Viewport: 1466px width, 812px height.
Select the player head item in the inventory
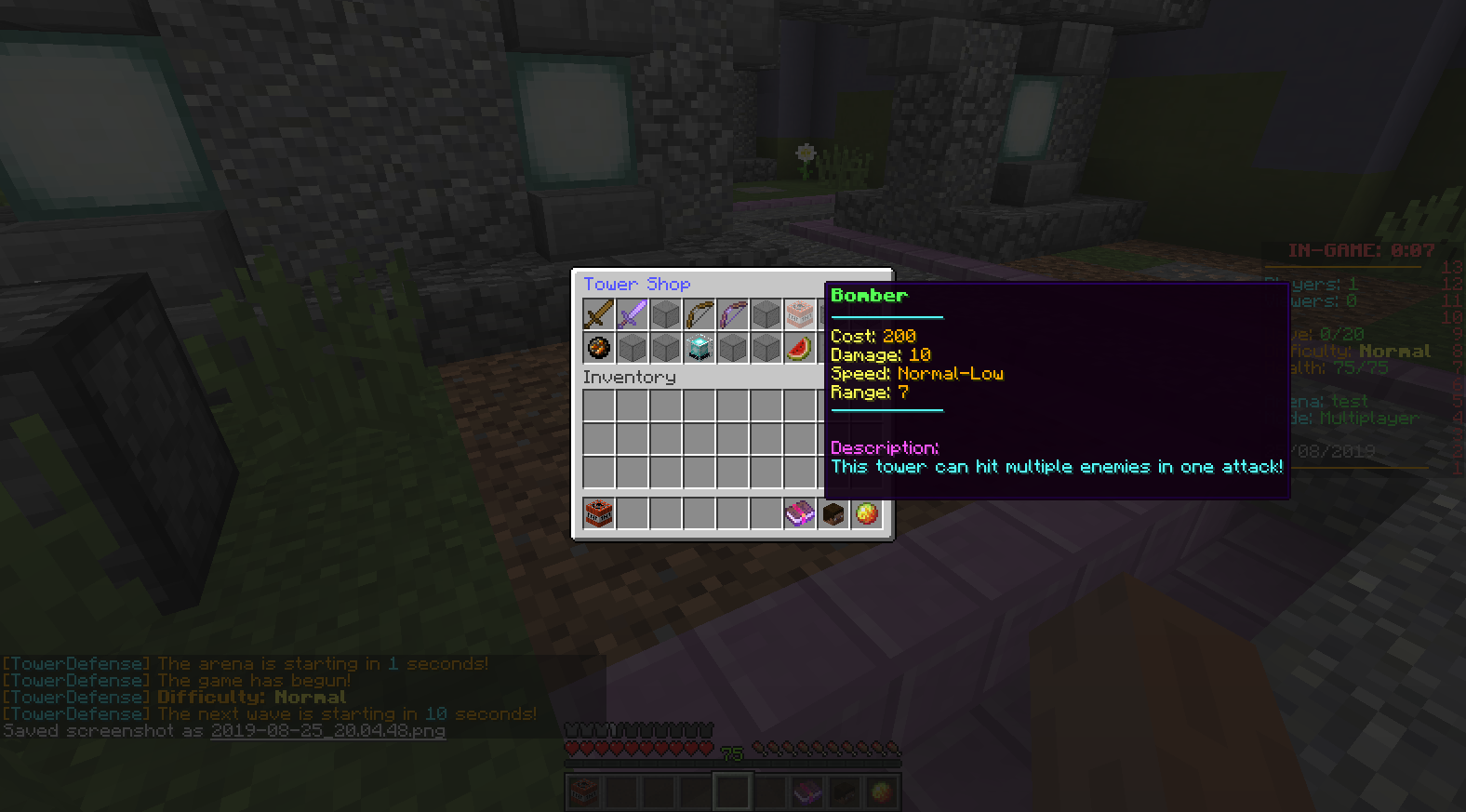coord(833,513)
